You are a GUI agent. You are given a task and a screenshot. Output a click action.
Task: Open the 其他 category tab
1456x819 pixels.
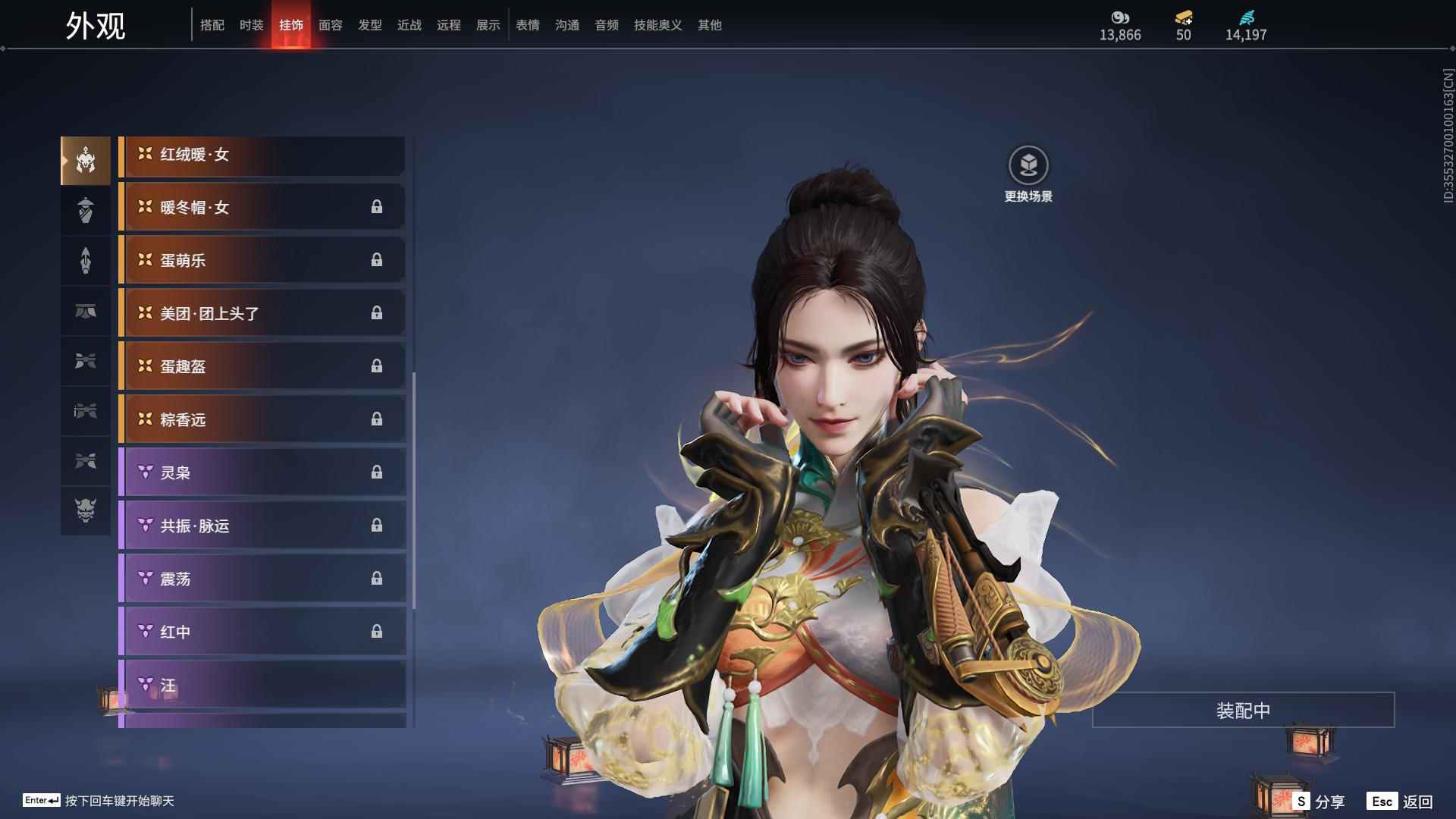(x=709, y=24)
